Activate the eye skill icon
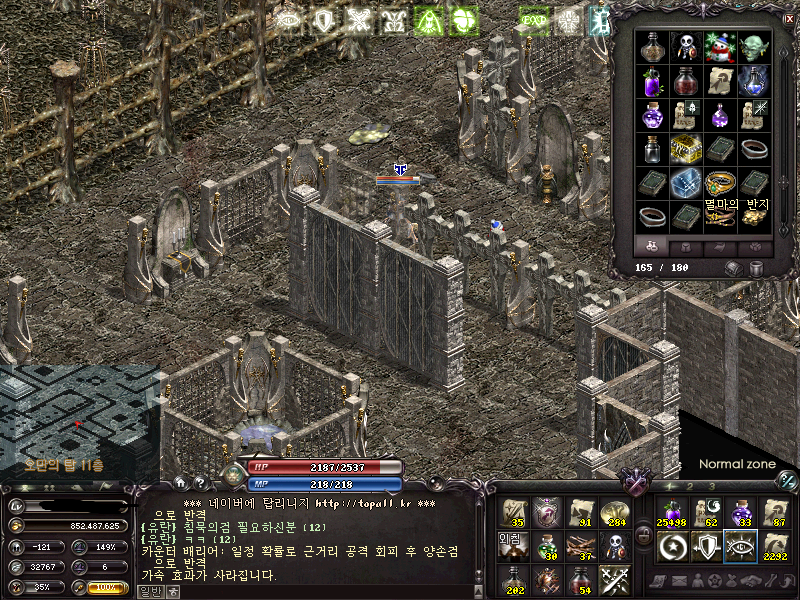The height and width of the screenshot is (600, 800). pos(740,546)
